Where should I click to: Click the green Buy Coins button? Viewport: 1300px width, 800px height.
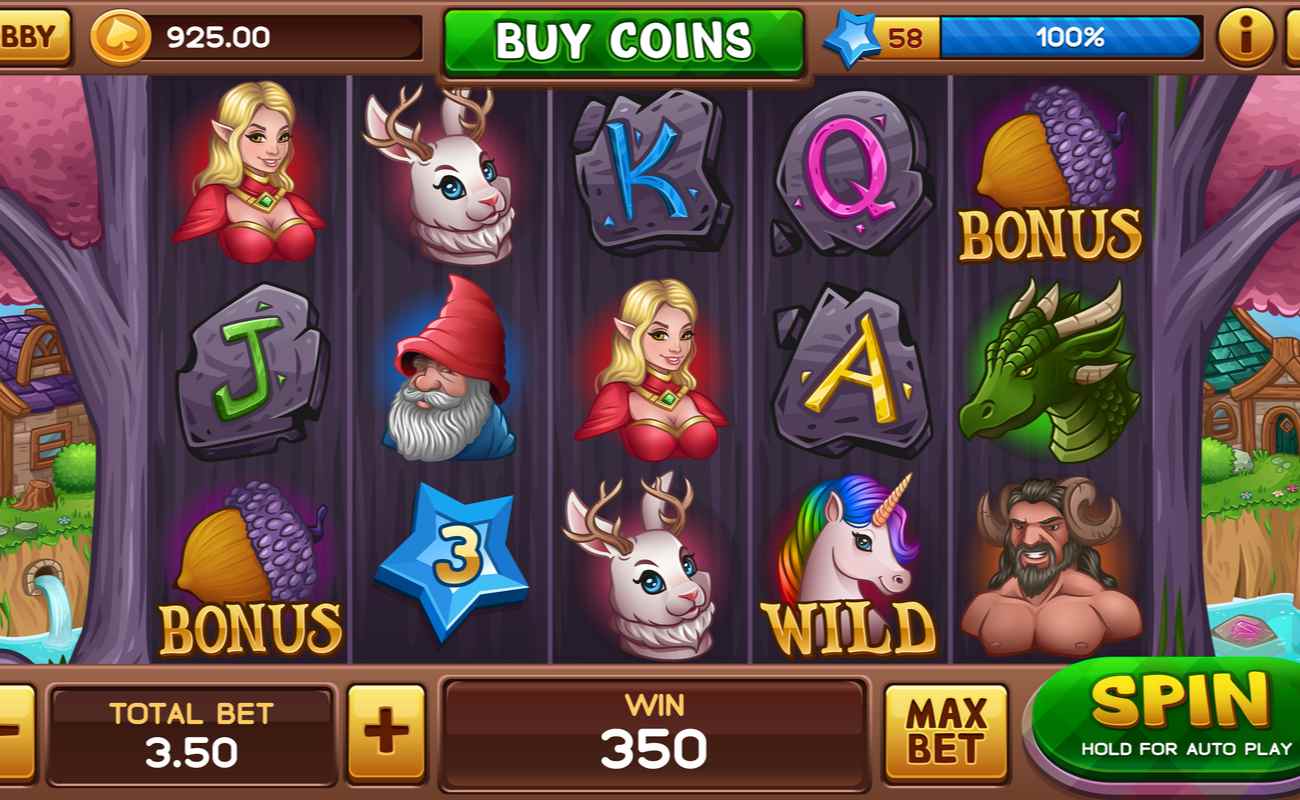(x=623, y=41)
